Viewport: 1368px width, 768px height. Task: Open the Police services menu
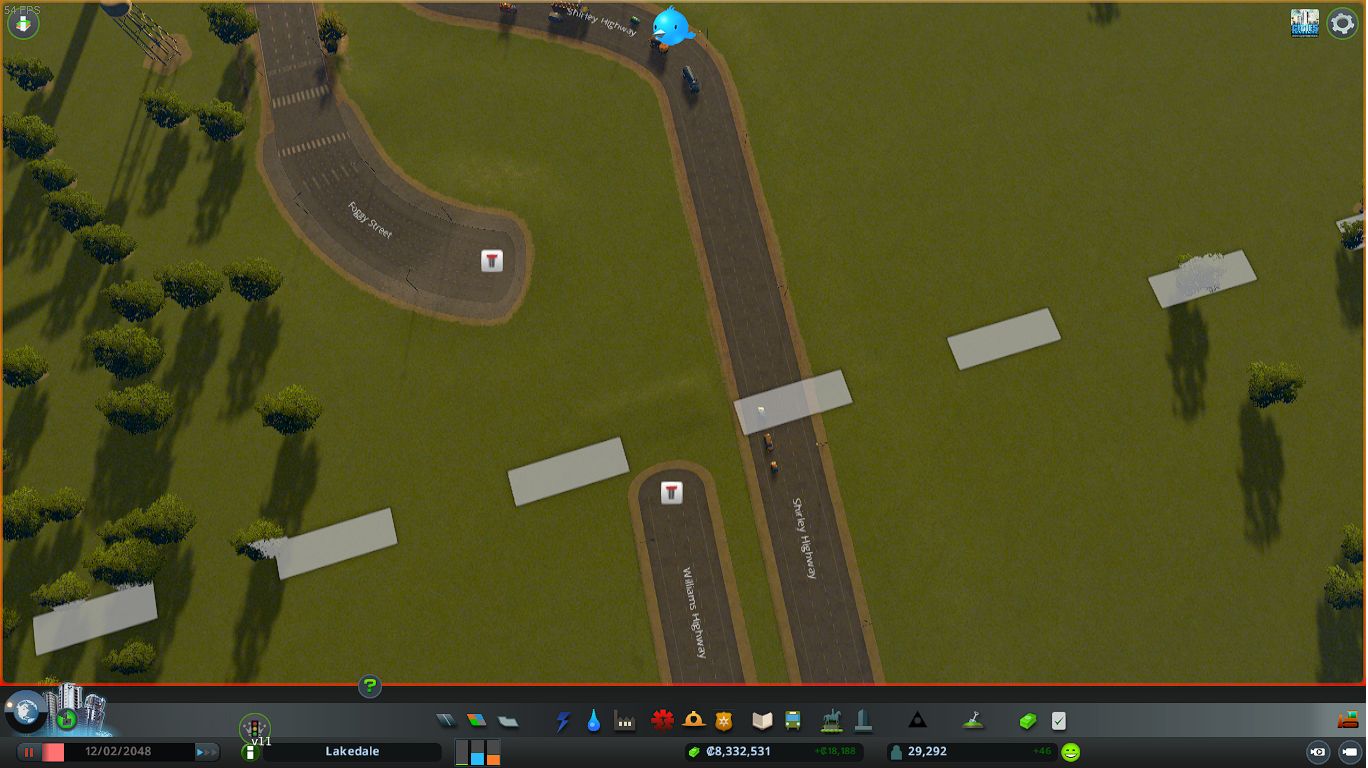coord(724,720)
